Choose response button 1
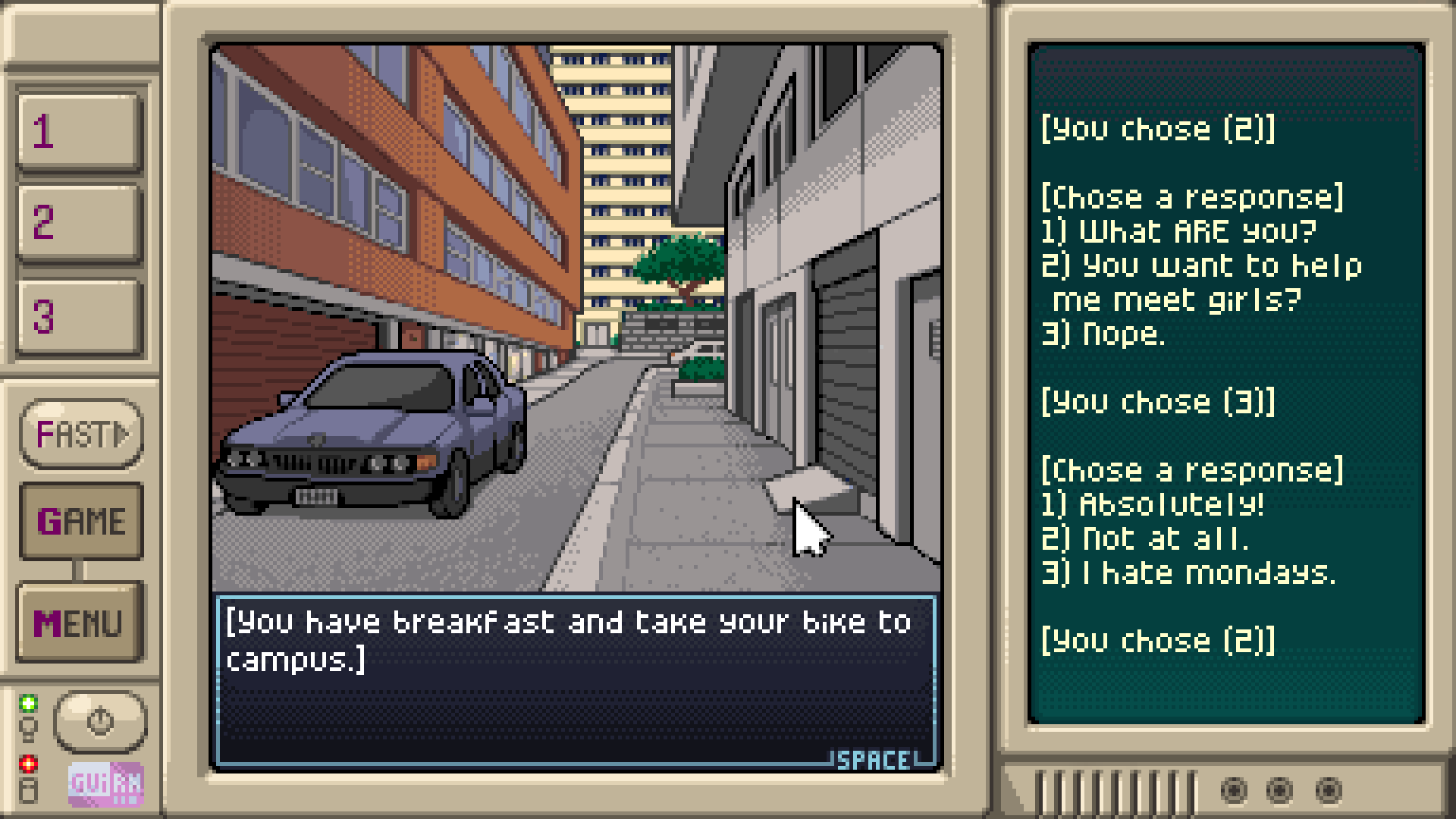1456x819 pixels. 80,132
